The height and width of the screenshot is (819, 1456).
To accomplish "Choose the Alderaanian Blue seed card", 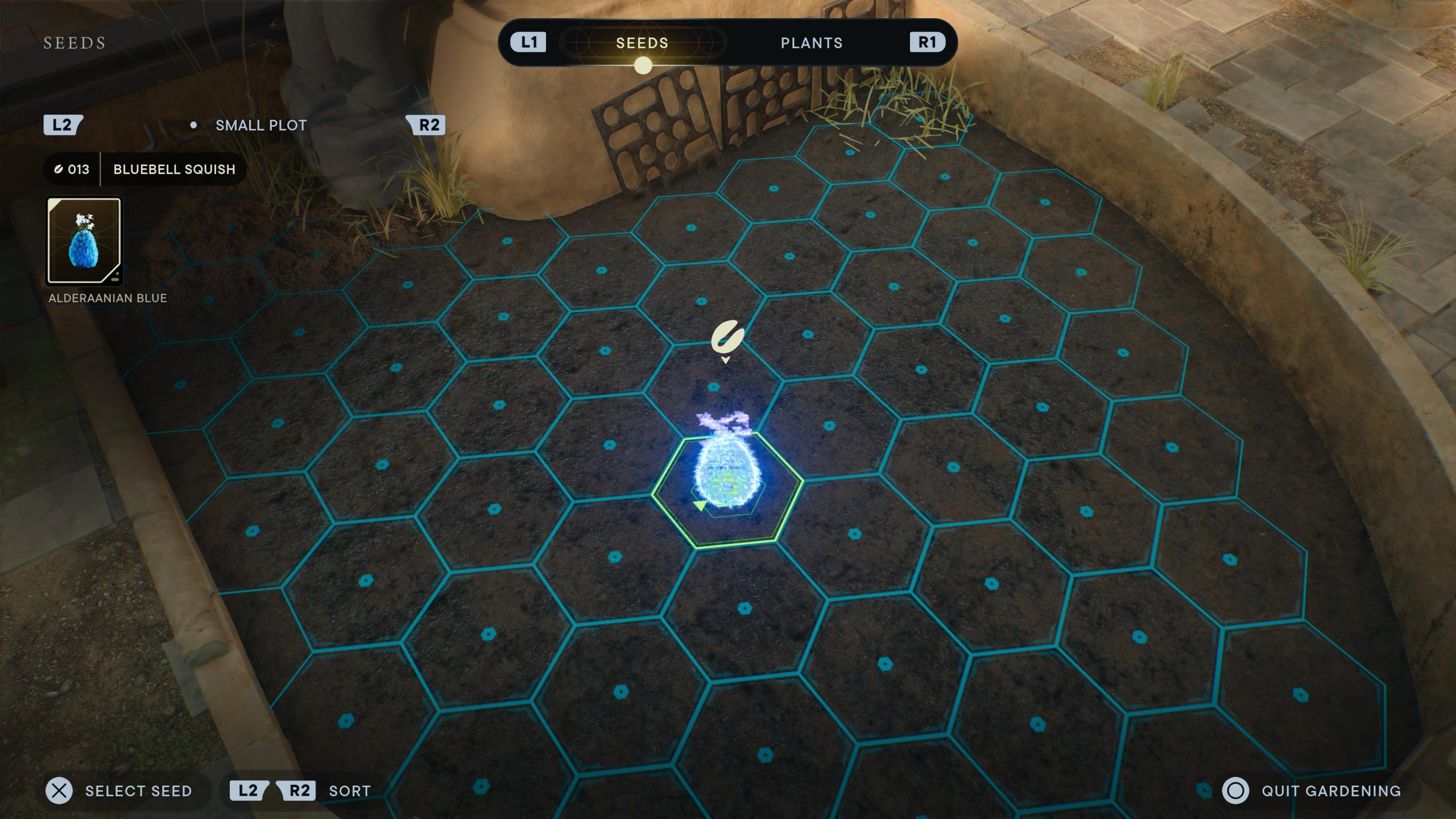I will pyautogui.click(x=84, y=241).
